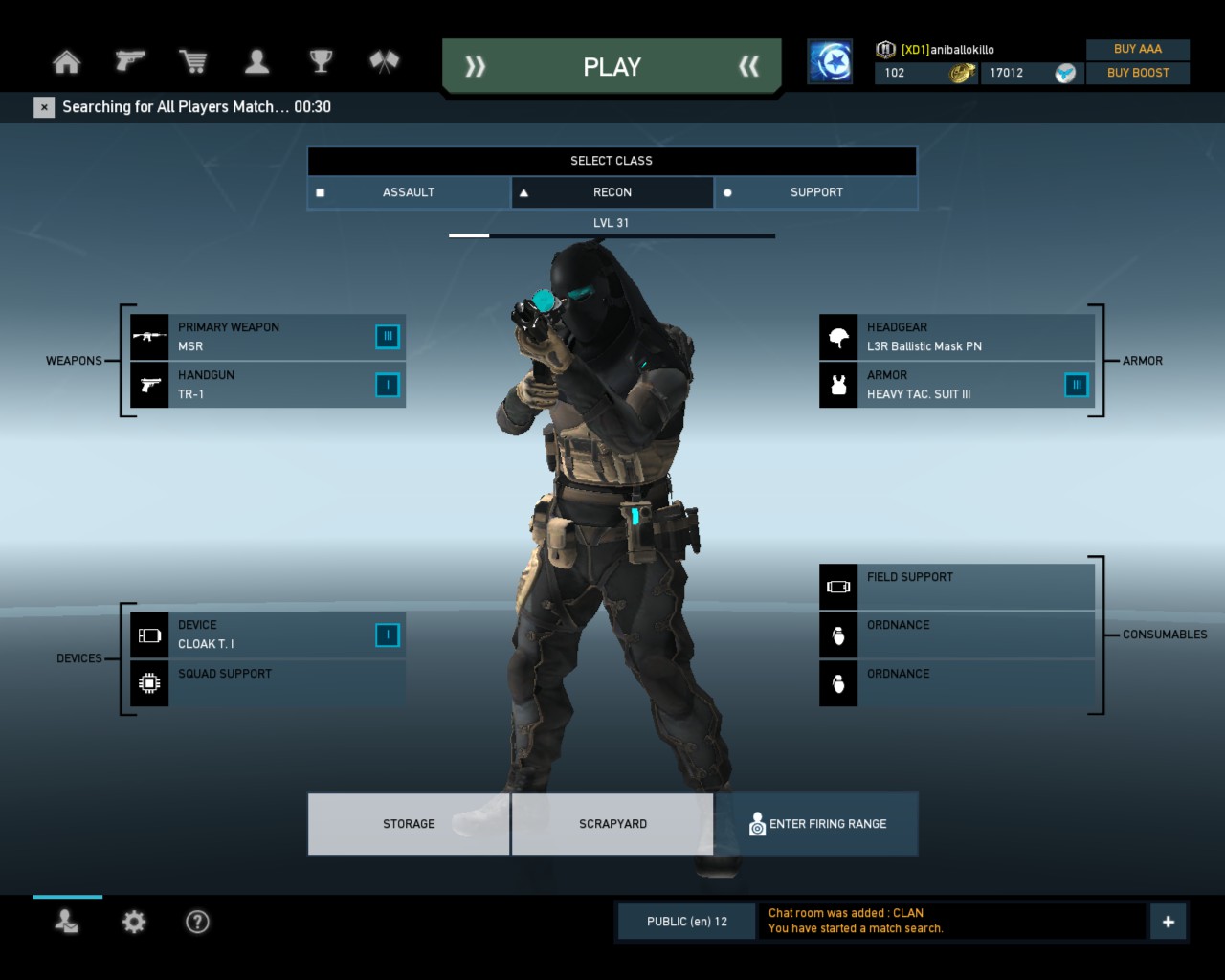Screen dimensions: 1225x980
Task: Open the home screen icon in top navigation
Action: (65, 60)
